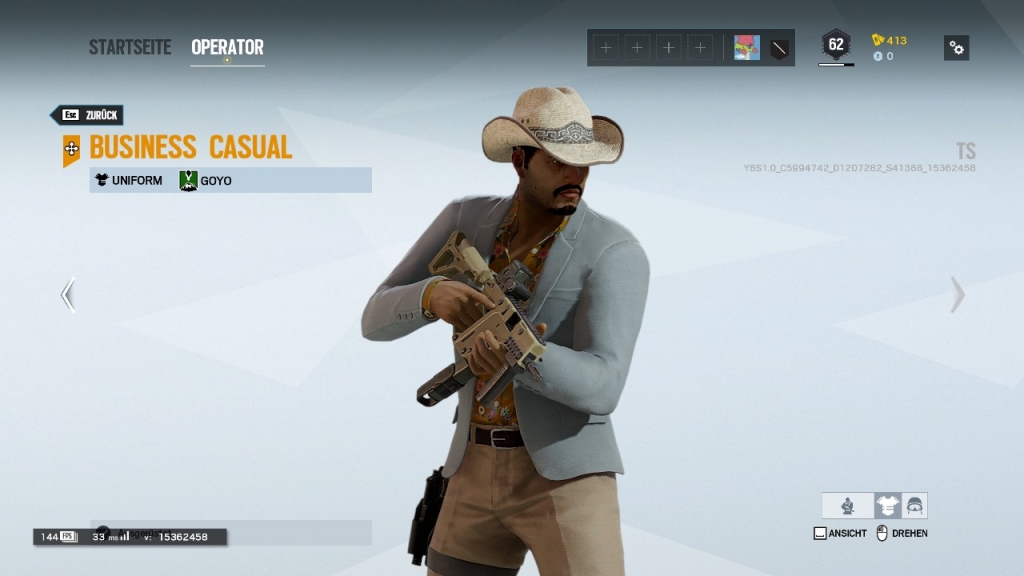1024x576 pixels.
Task: Open the Renown currency balance
Action: click(x=889, y=40)
